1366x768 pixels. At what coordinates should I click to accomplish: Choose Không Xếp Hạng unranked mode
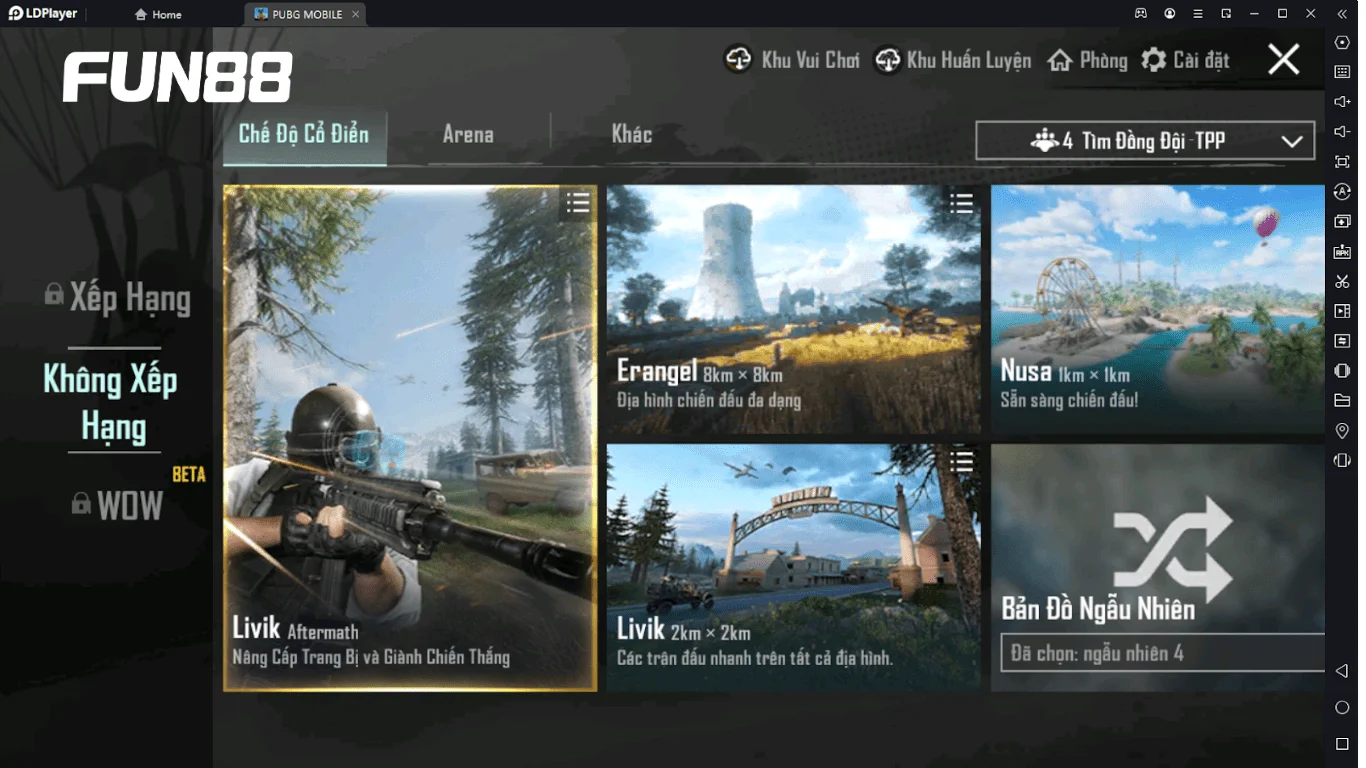(x=112, y=402)
